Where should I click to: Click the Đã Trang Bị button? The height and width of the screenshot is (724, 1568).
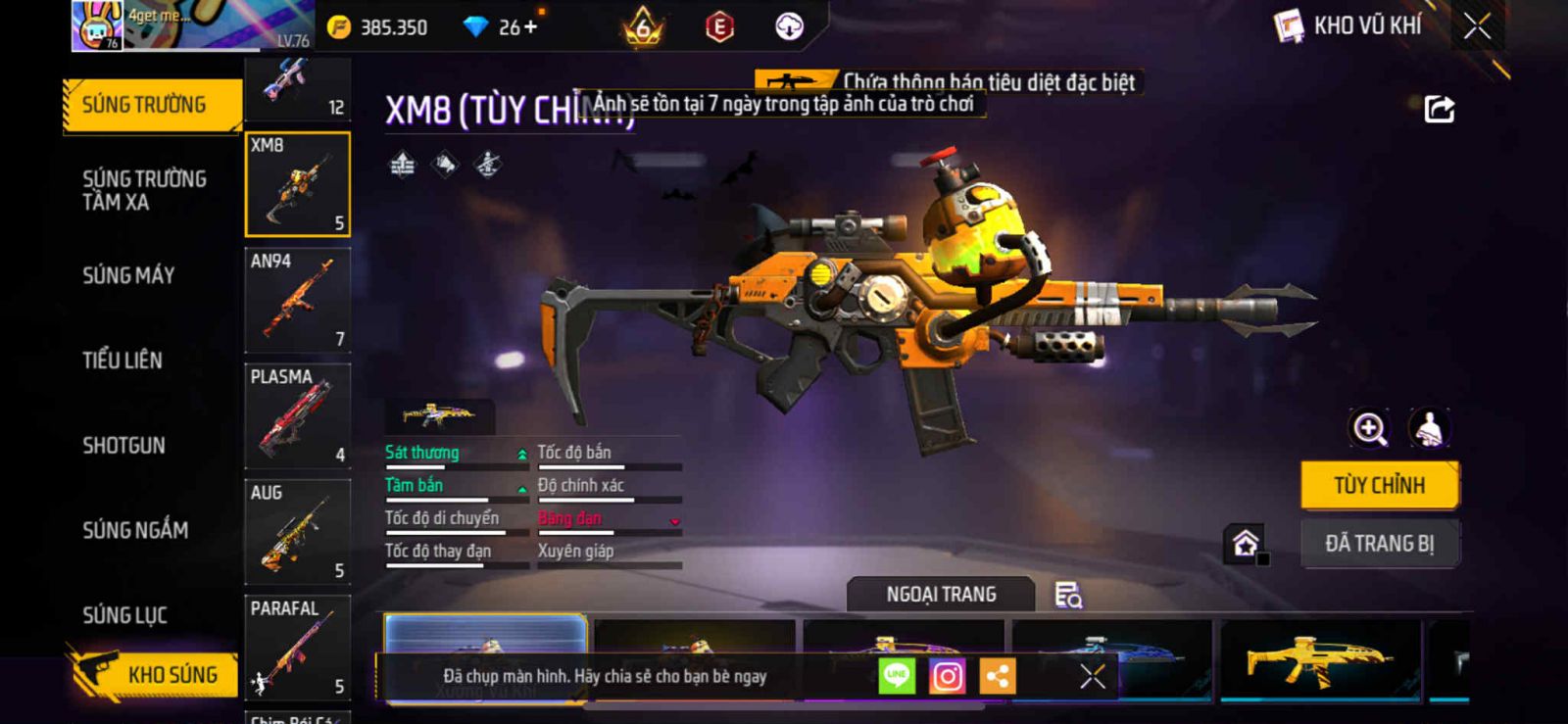[1379, 544]
